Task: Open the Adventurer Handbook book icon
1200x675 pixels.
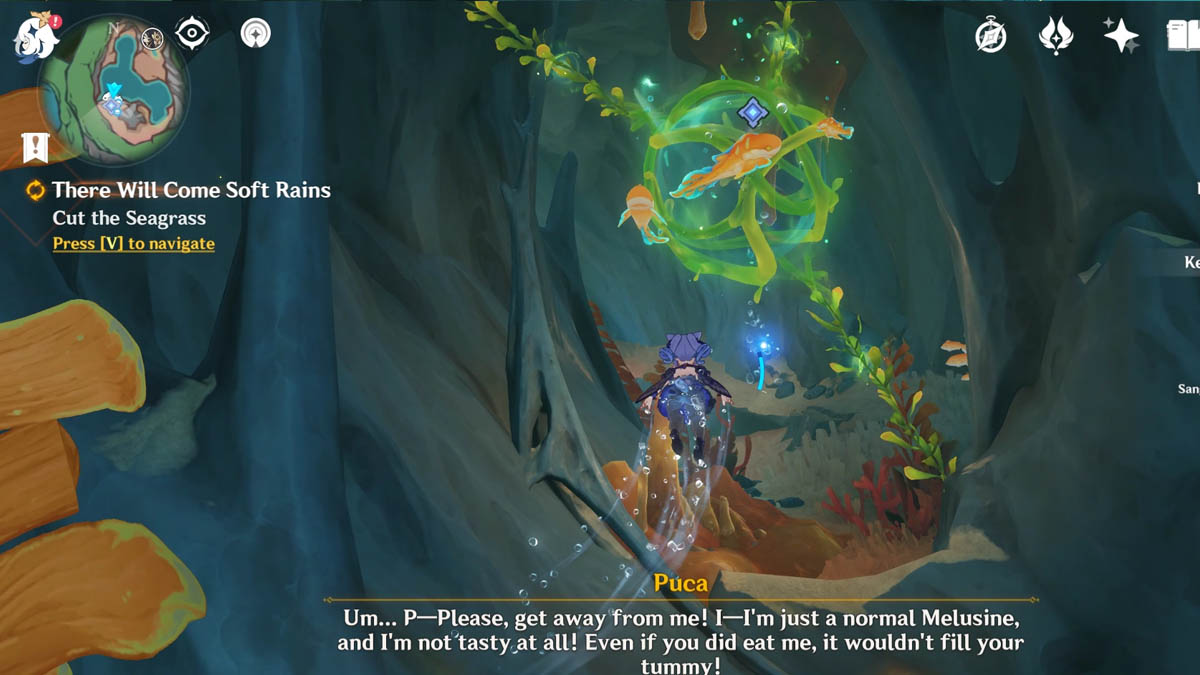Action: (x=1184, y=36)
